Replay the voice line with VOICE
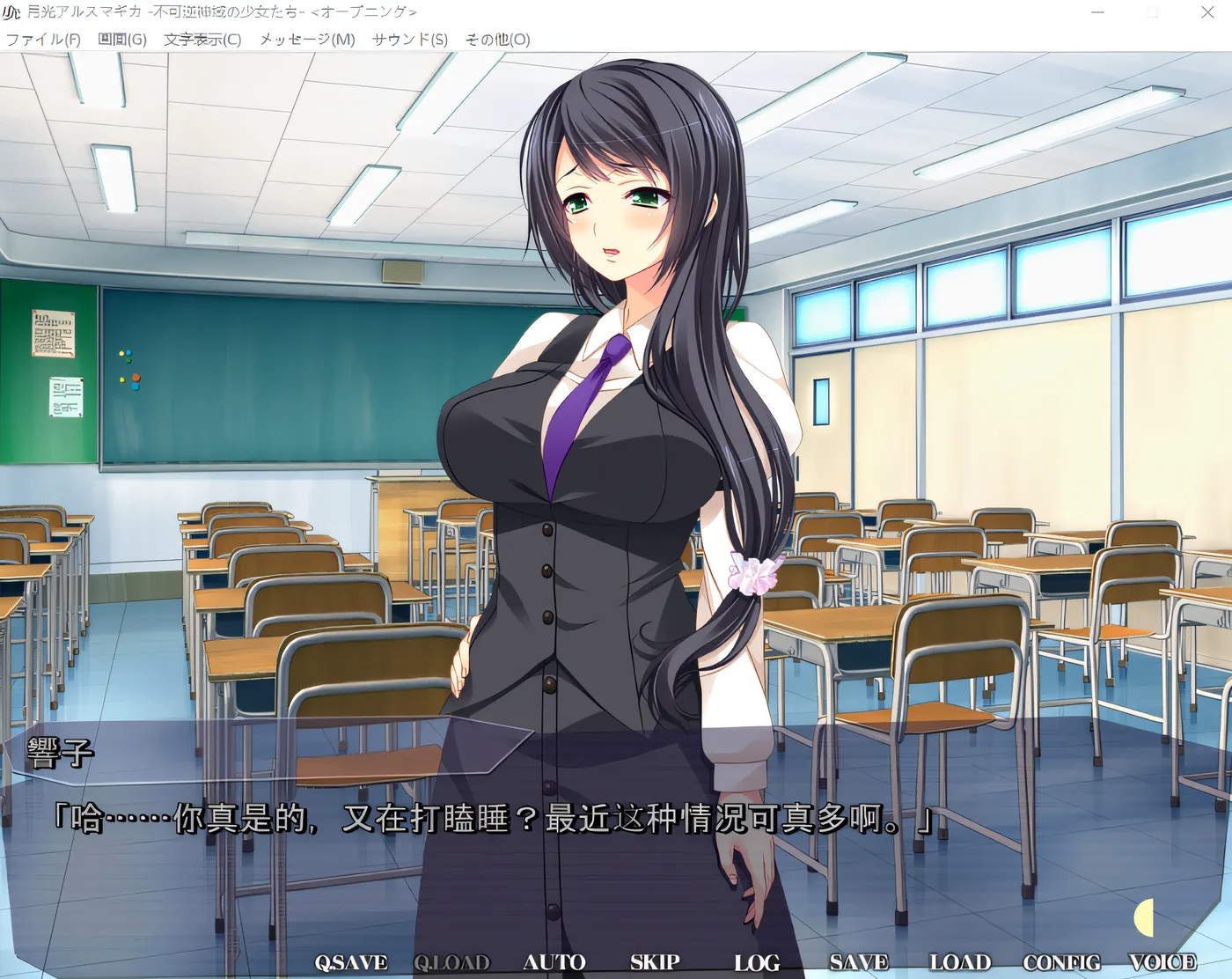Screen dimensions: 1232x979 pyautogui.click(x=1162, y=962)
